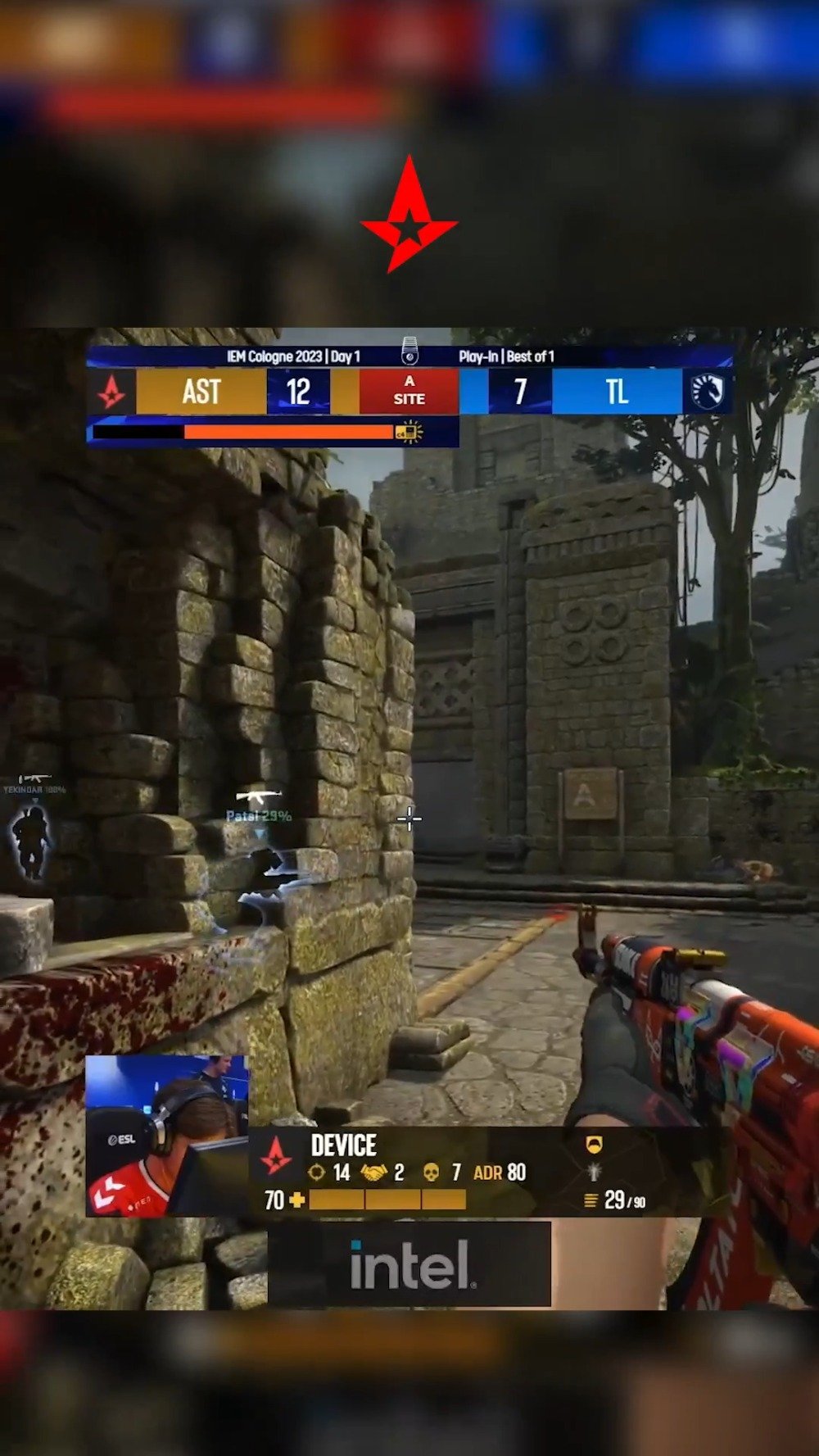Open the player webcam thumbnail
819x1456 pixels.
(167, 1136)
